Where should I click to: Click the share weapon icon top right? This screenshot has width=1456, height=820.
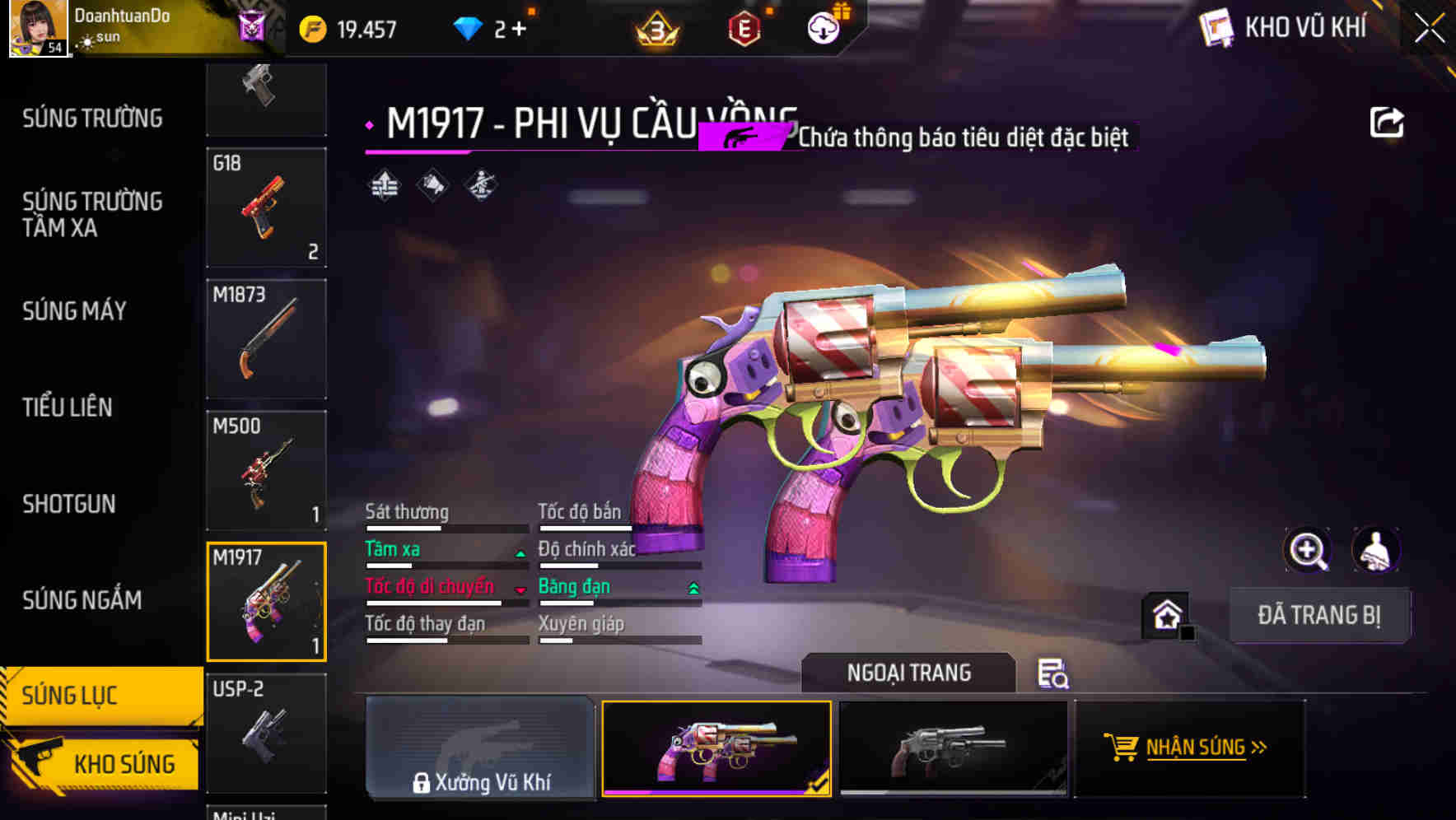tap(1388, 121)
